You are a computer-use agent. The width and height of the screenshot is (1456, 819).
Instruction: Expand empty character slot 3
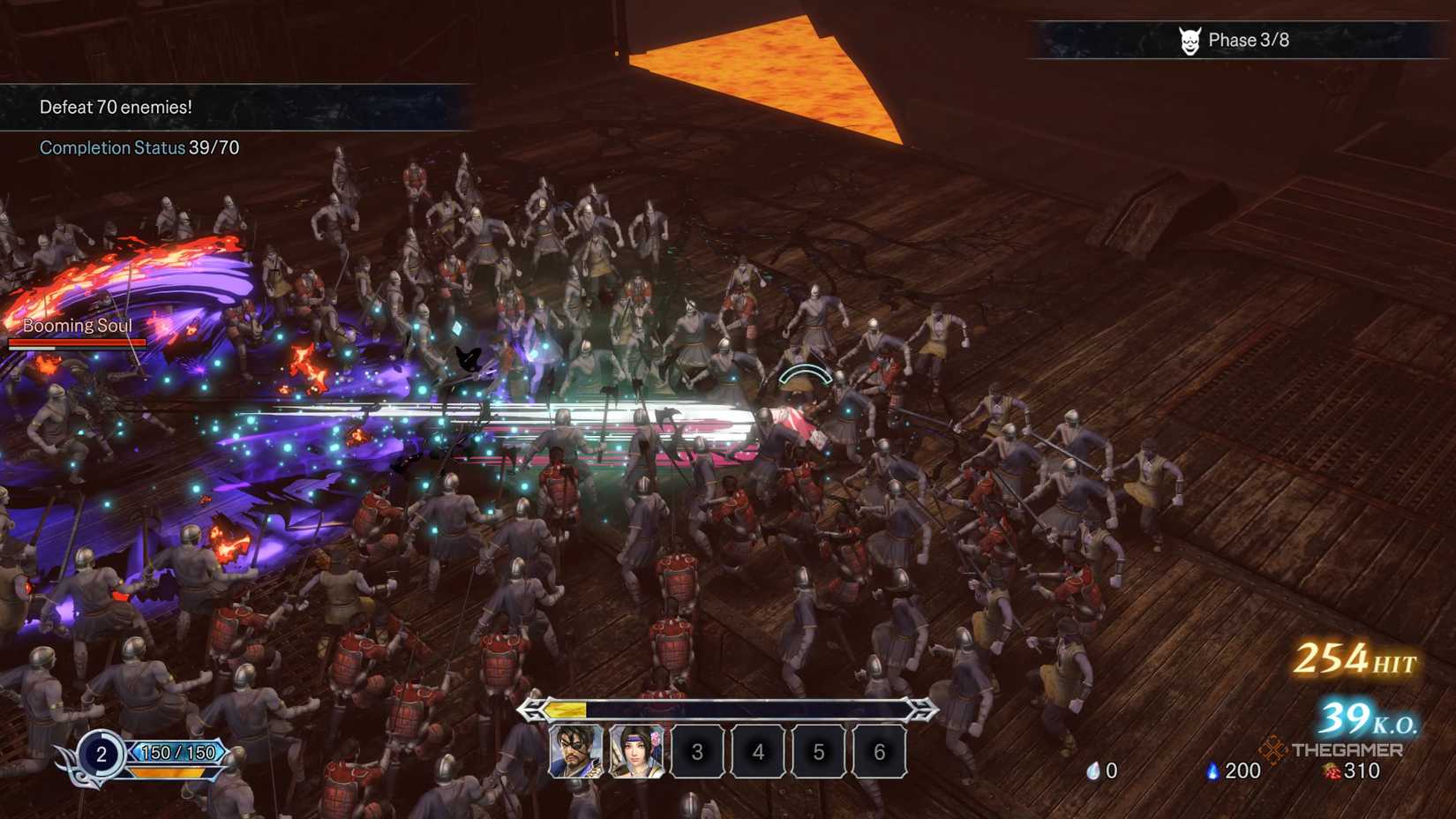coord(697,752)
